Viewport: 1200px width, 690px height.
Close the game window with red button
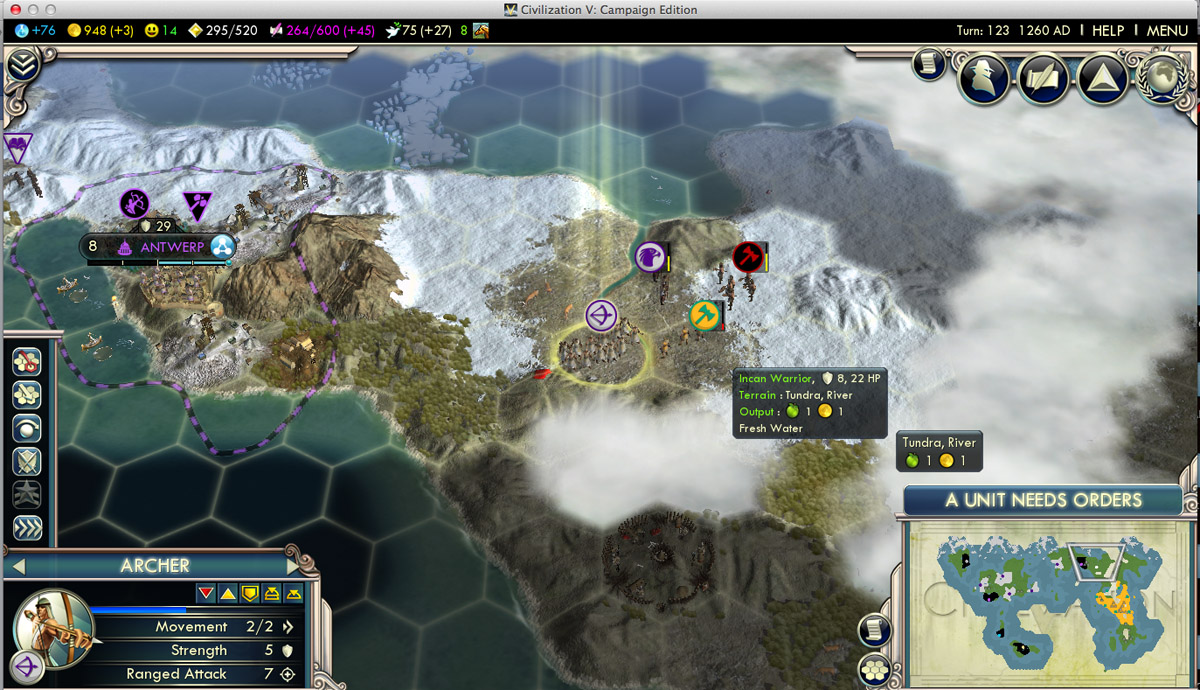click(14, 9)
